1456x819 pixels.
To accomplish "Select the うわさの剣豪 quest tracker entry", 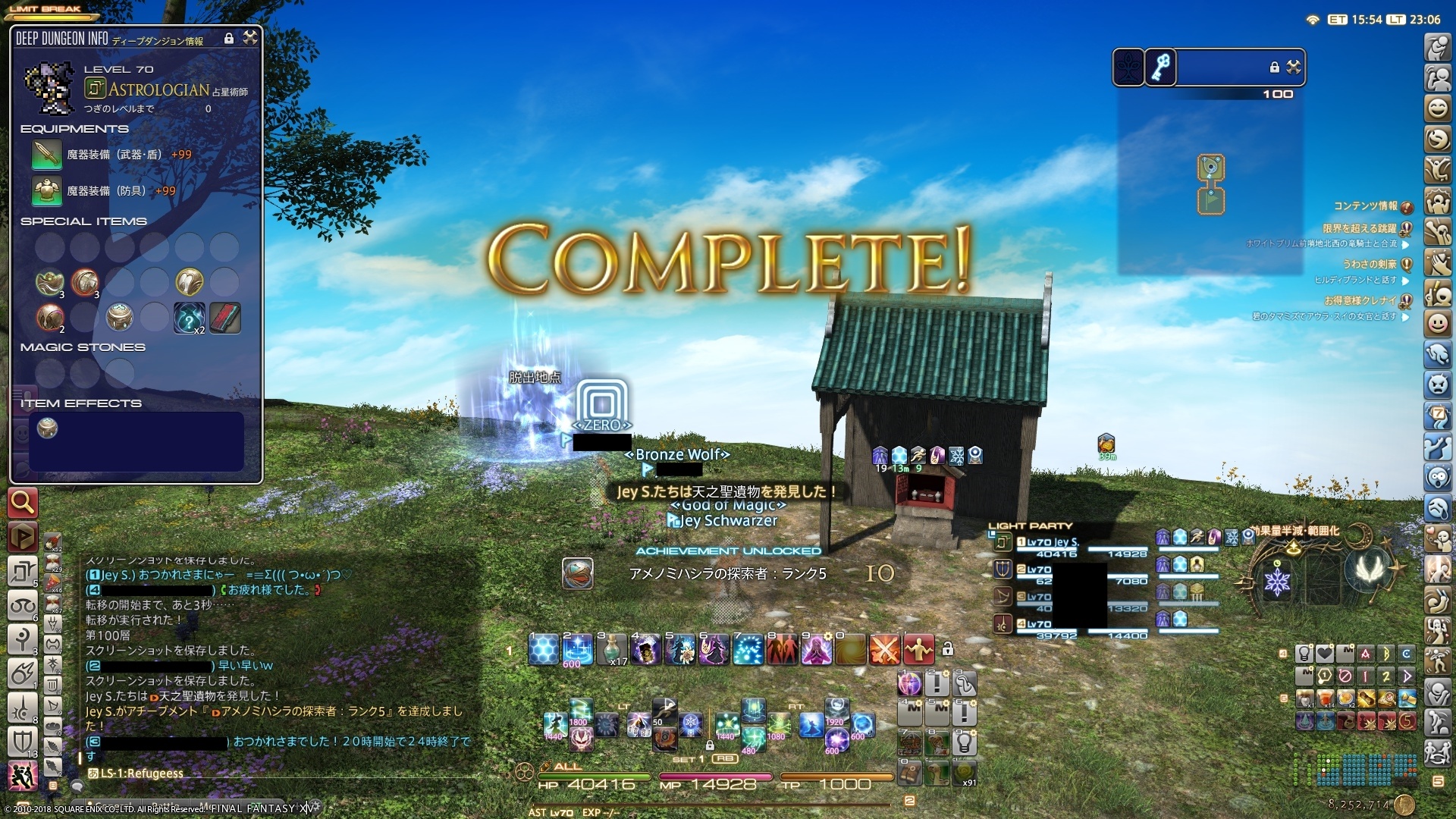I will [x=1370, y=264].
